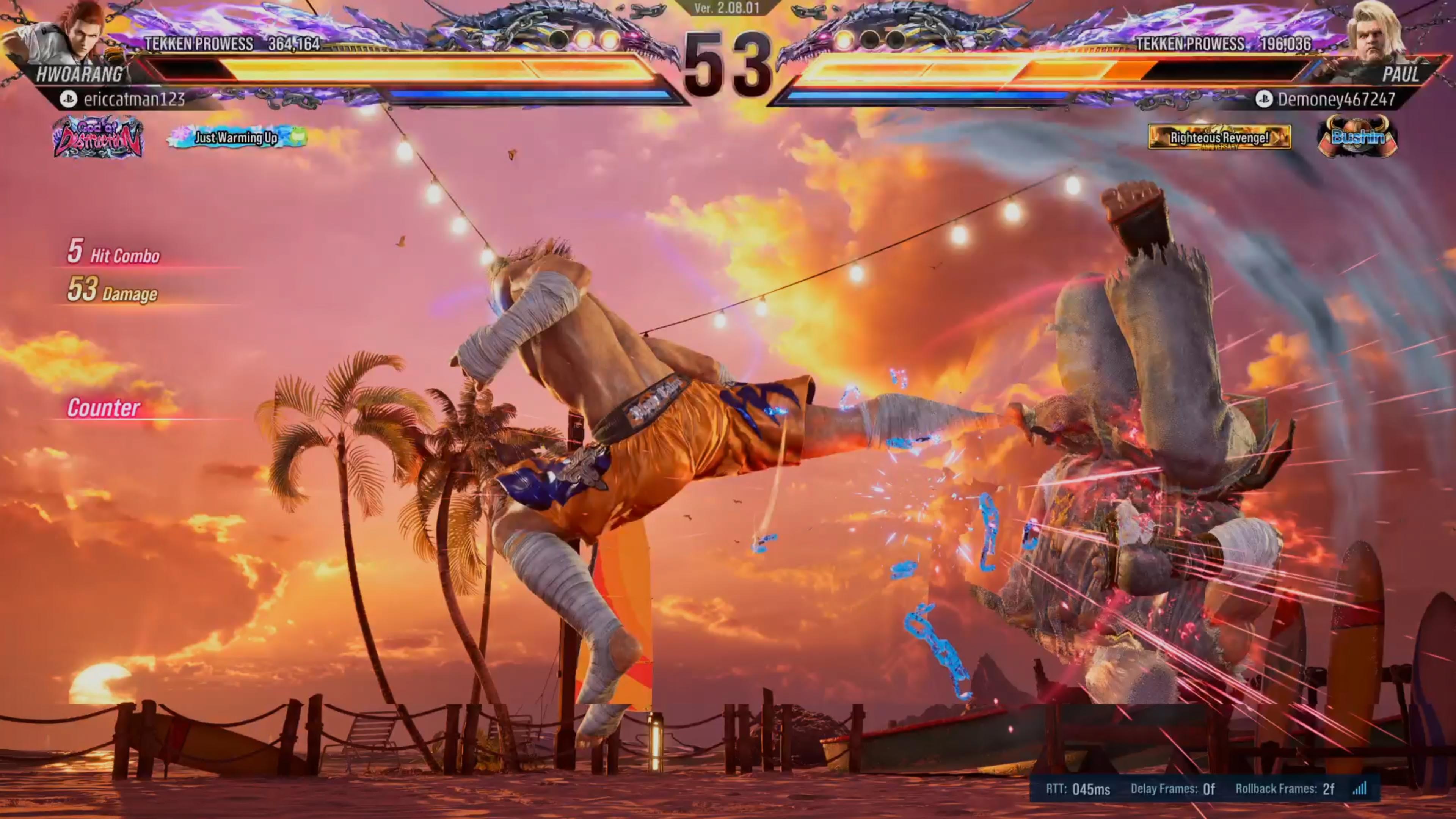
Task: Select player name ericcatman123
Action: 134,99
